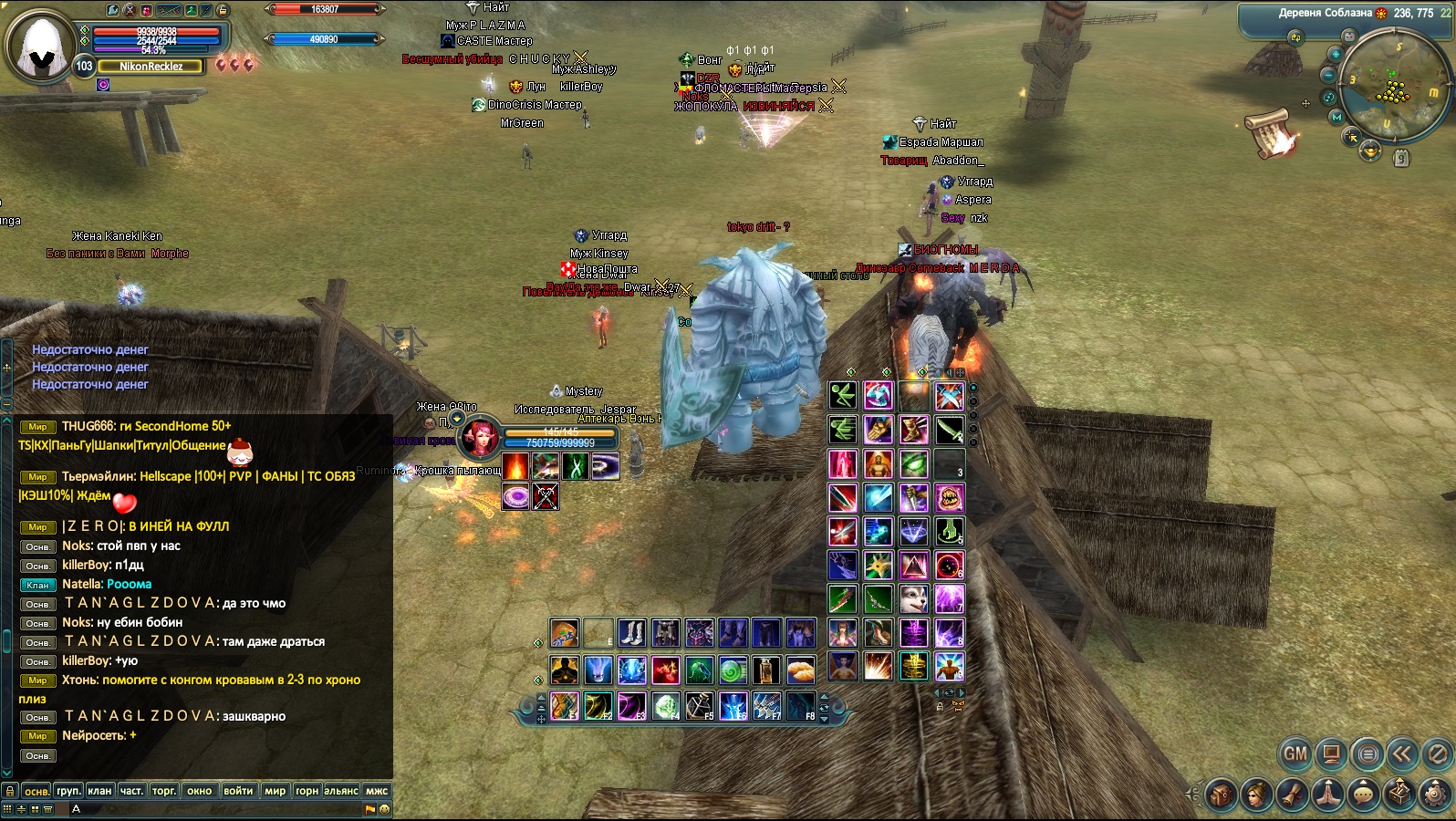The width and height of the screenshot is (1456, 821).
Task: Open the gear settings menu button
Action: (1436, 795)
